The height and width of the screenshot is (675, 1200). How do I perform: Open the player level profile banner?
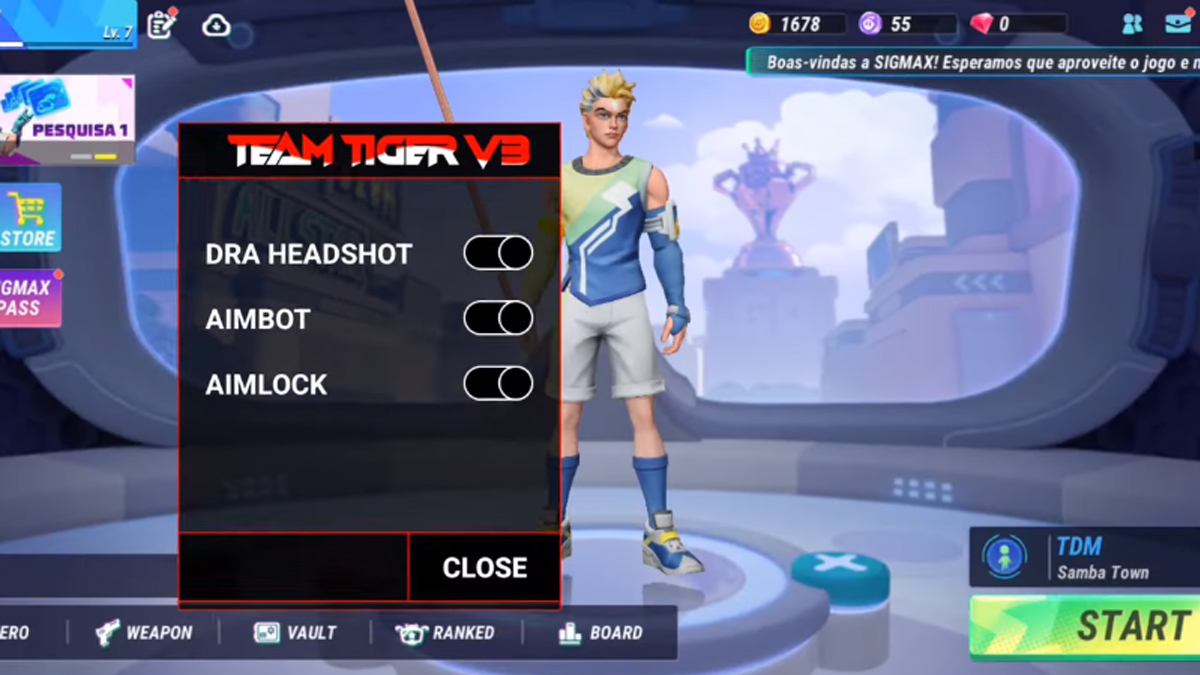click(x=66, y=24)
